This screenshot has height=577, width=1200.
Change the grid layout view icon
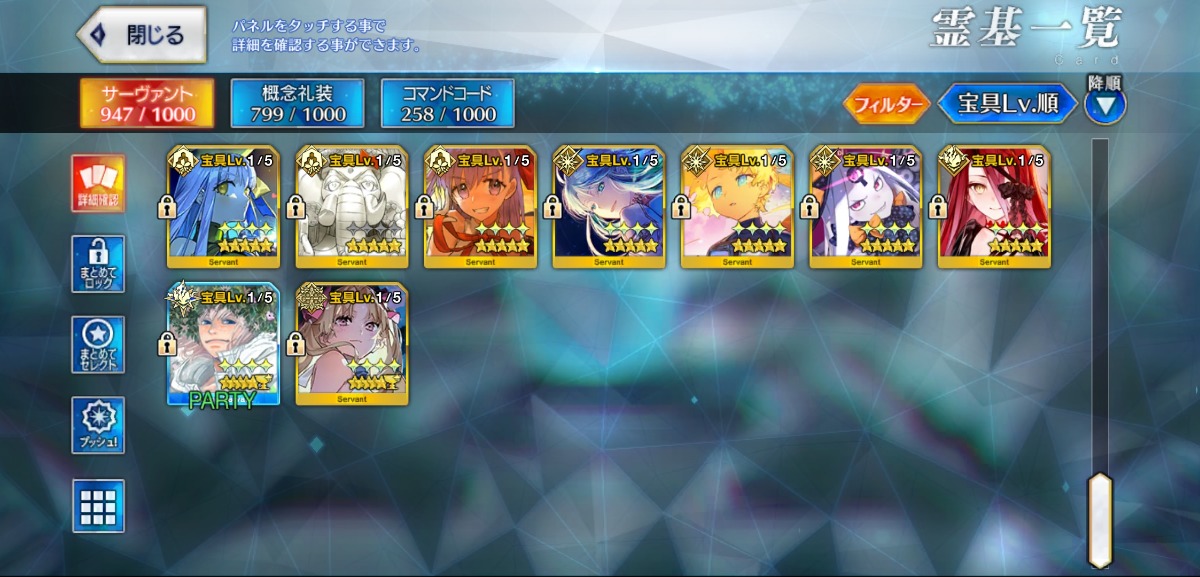[98, 506]
